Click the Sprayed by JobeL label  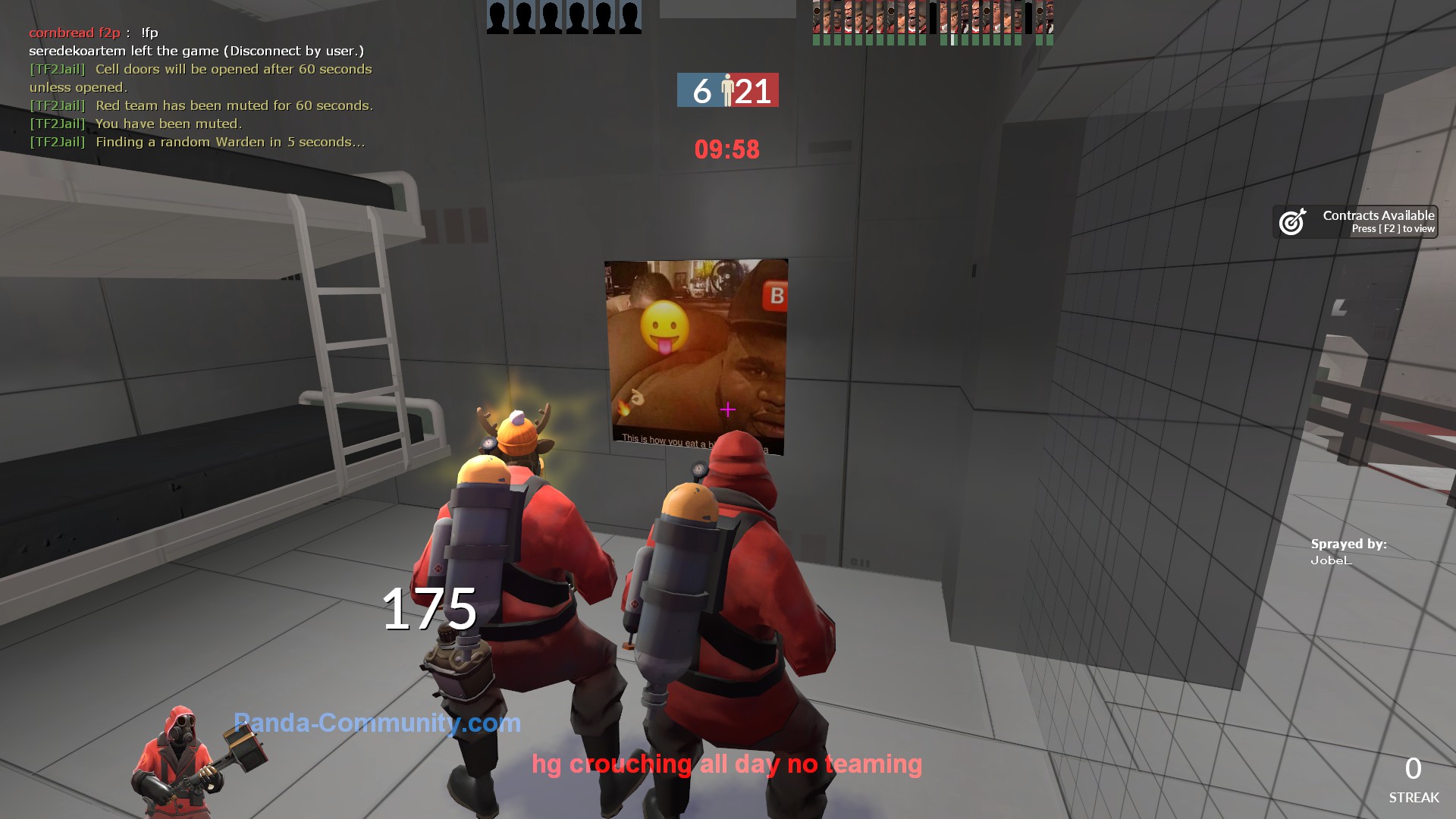tap(1349, 551)
